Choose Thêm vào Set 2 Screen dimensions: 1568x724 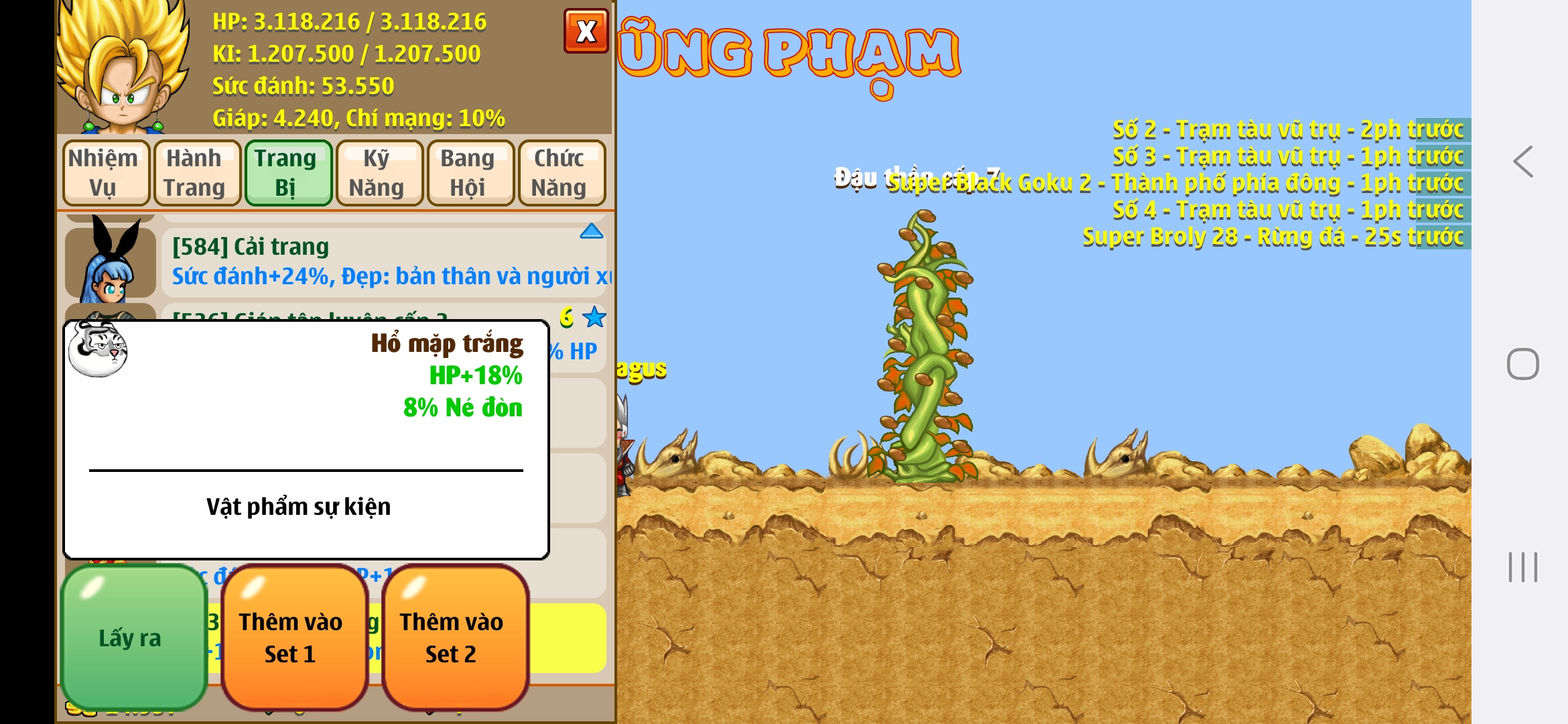click(x=454, y=638)
